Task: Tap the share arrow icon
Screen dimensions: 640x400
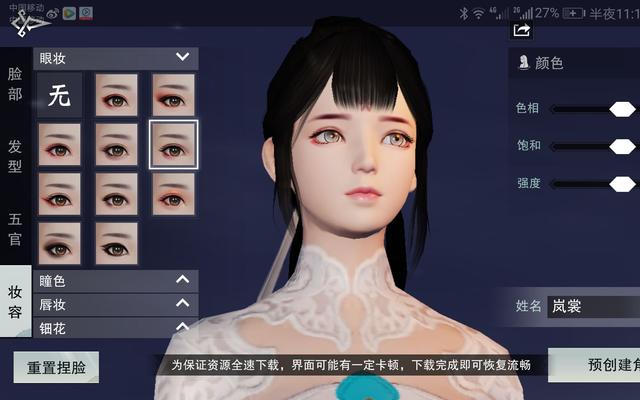Action: [x=521, y=31]
